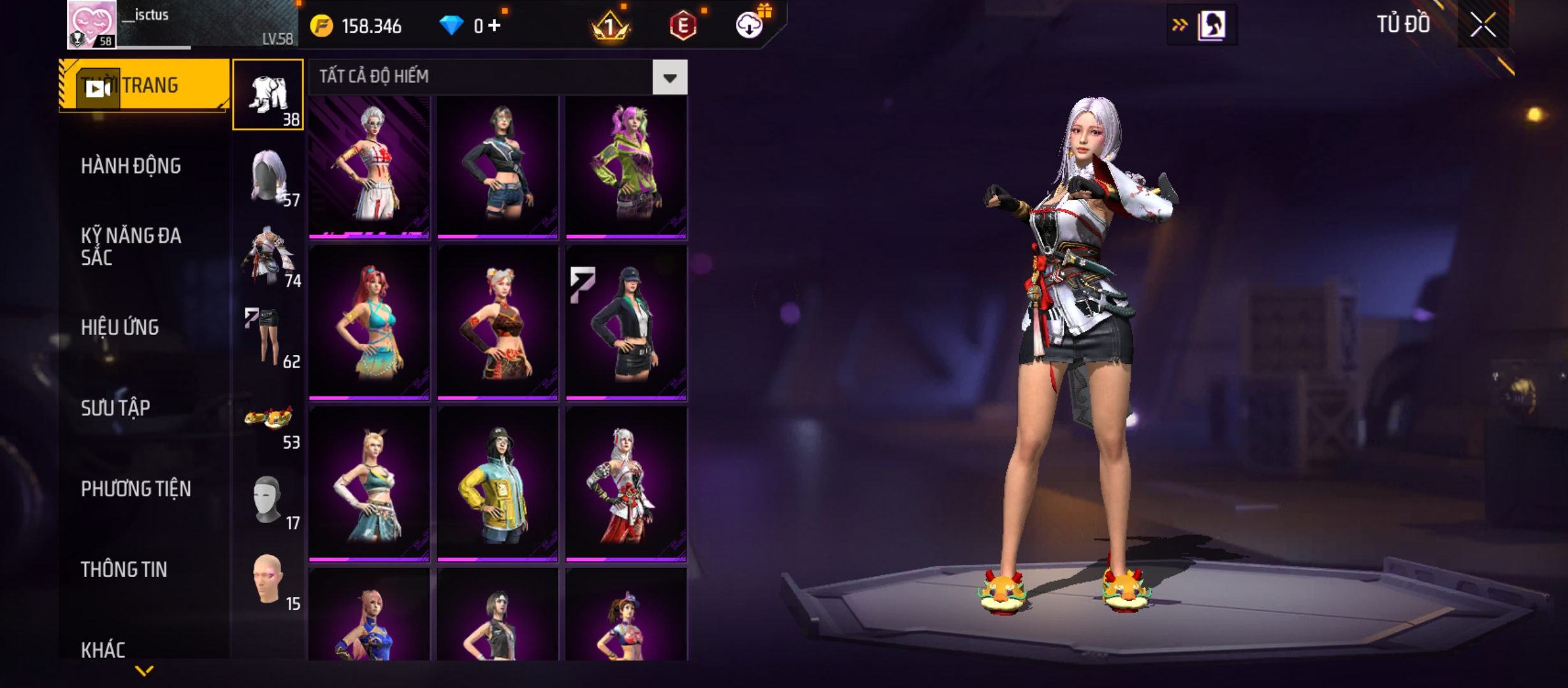Select the Hiệu Ứng category
The image size is (1568, 688).
pyautogui.click(x=120, y=327)
